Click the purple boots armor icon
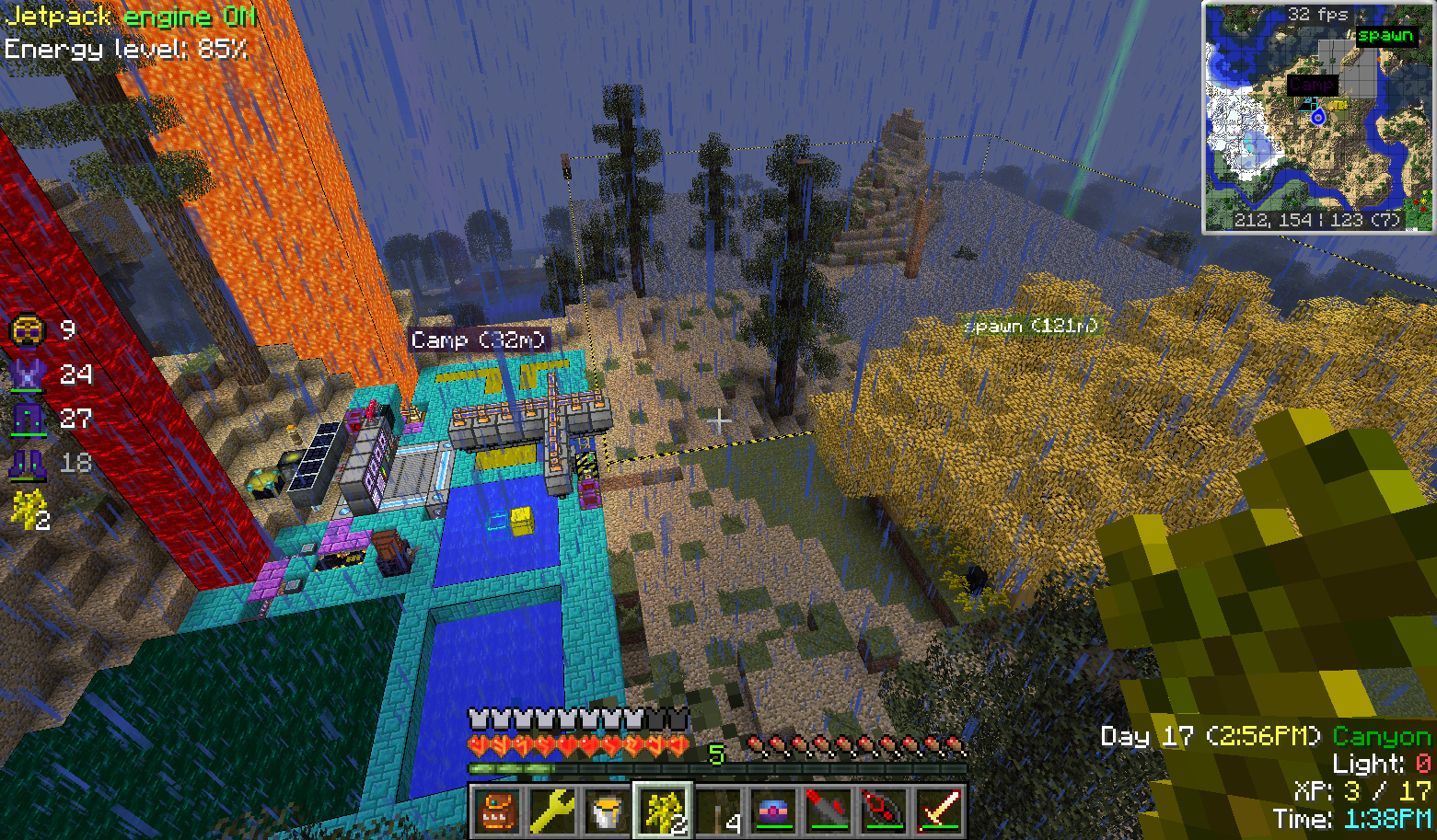Screen dimensions: 1437x840 click(28, 463)
